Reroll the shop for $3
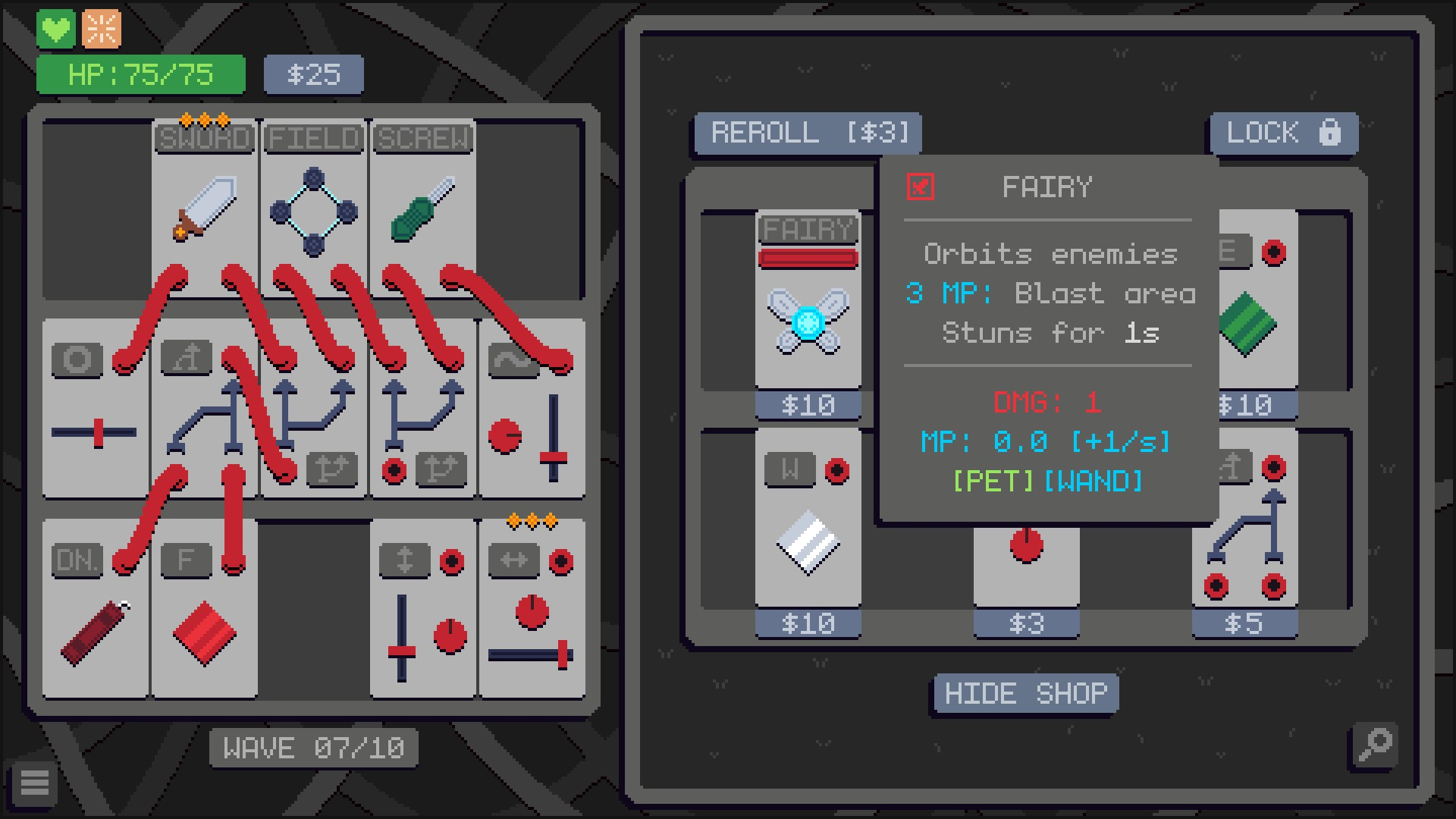 (808, 133)
